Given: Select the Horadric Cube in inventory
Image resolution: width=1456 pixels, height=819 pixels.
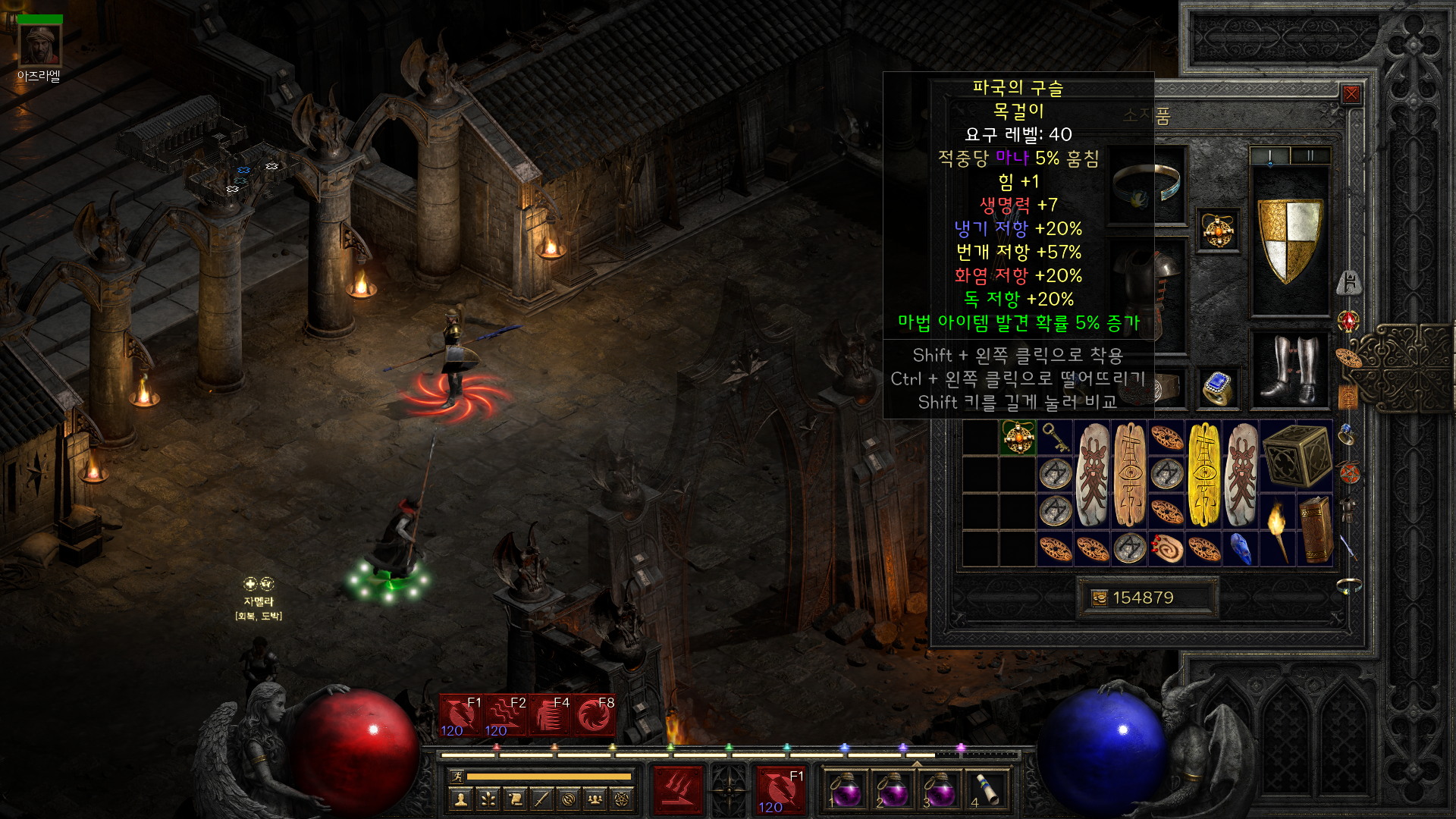Looking at the screenshot, I should point(1297,455).
